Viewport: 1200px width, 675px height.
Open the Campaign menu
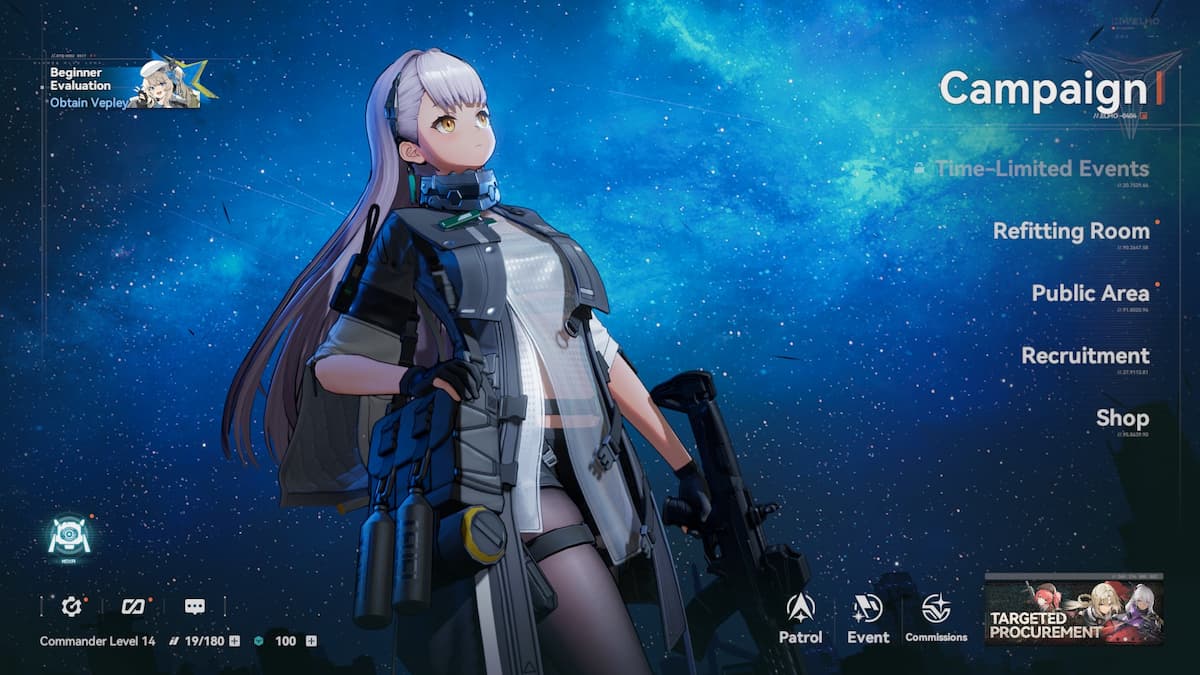[1045, 89]
